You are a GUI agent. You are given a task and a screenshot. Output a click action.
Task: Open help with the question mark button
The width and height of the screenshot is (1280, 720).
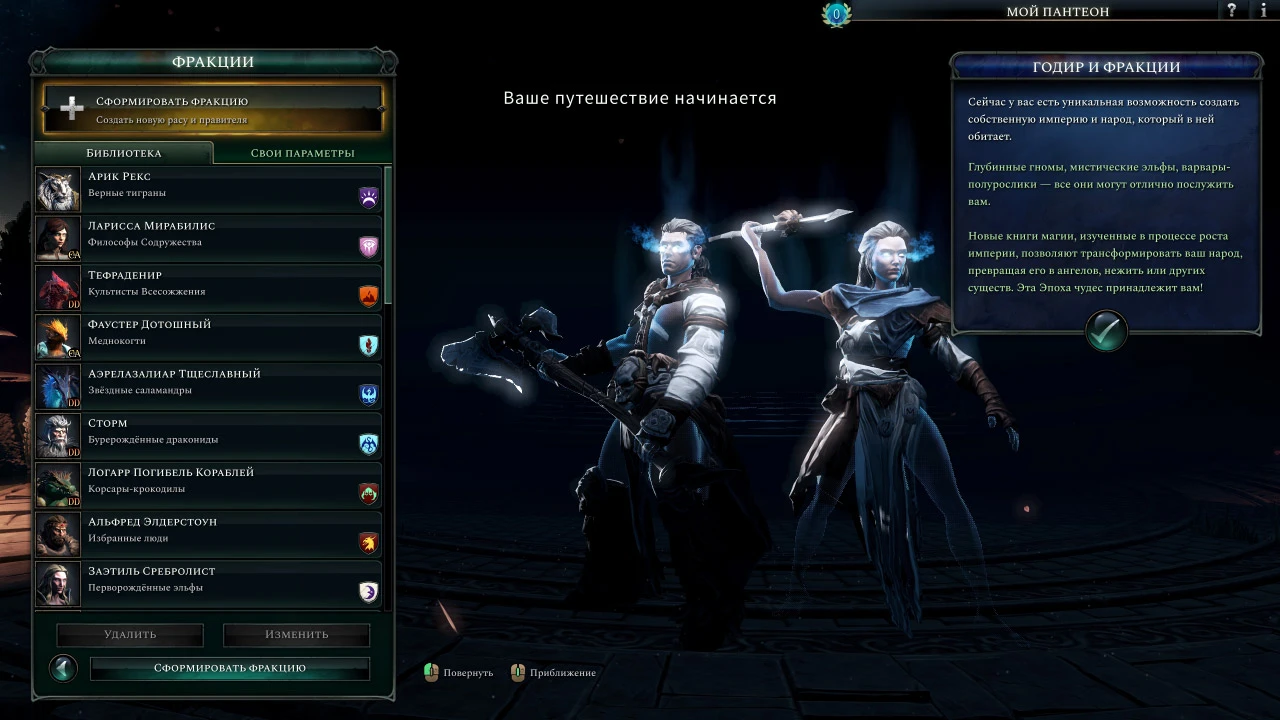1232,11
